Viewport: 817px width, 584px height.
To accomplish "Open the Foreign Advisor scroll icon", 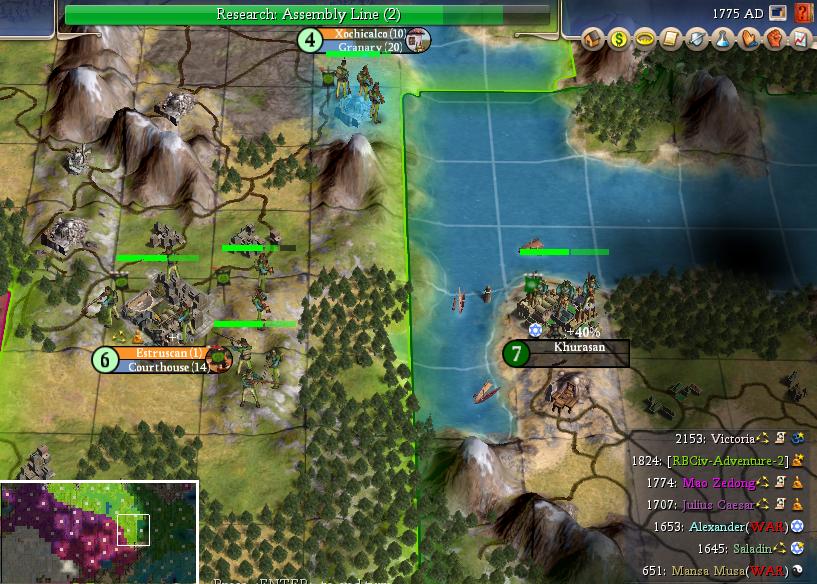I will (671, 40).
